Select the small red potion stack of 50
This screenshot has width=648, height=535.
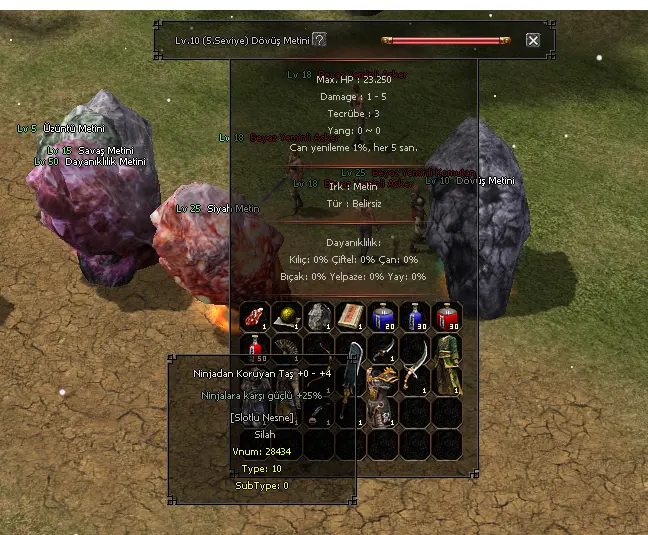coord(256,348)
